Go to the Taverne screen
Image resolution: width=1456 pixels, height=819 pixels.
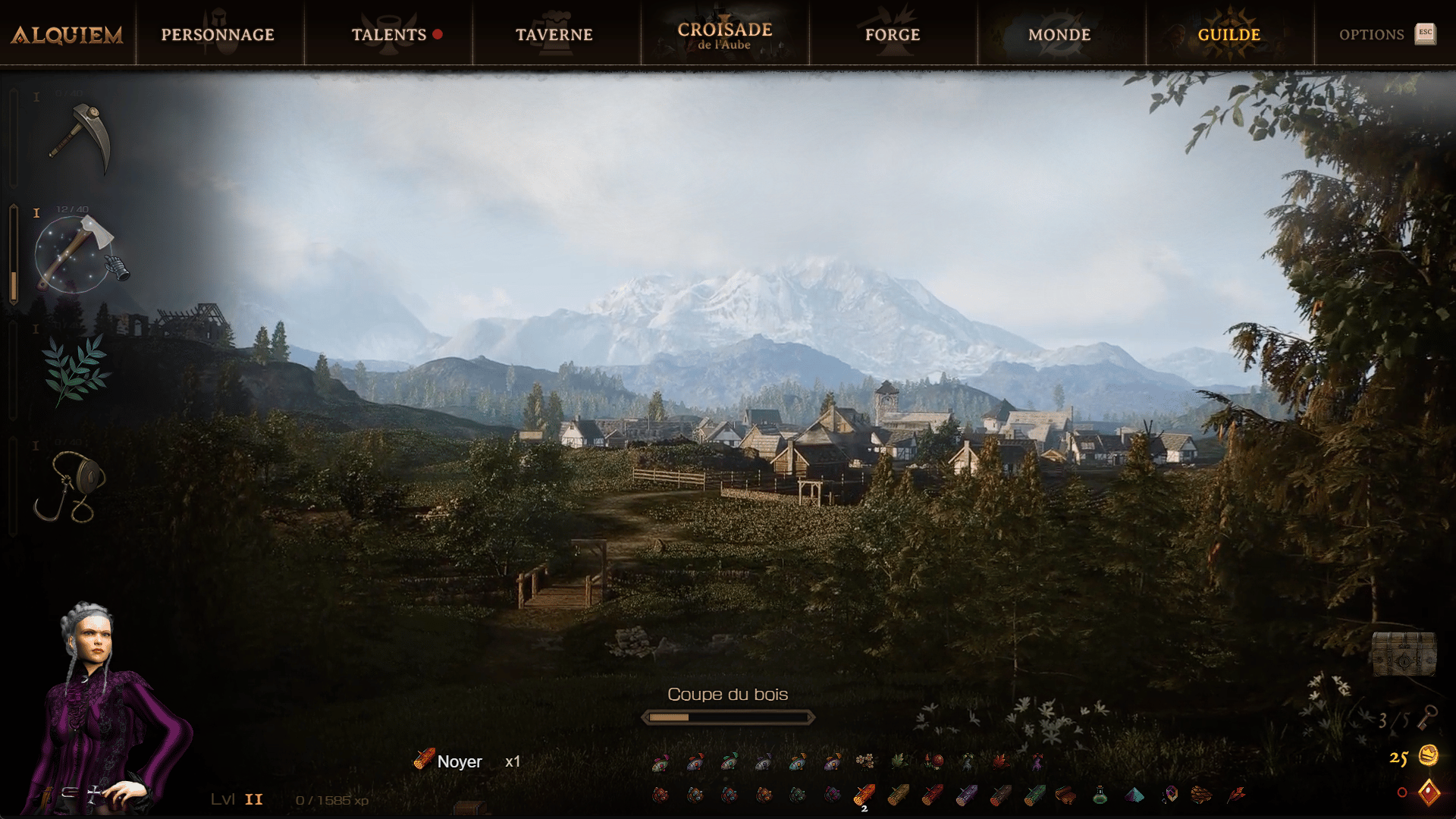[x=554, y=35]
